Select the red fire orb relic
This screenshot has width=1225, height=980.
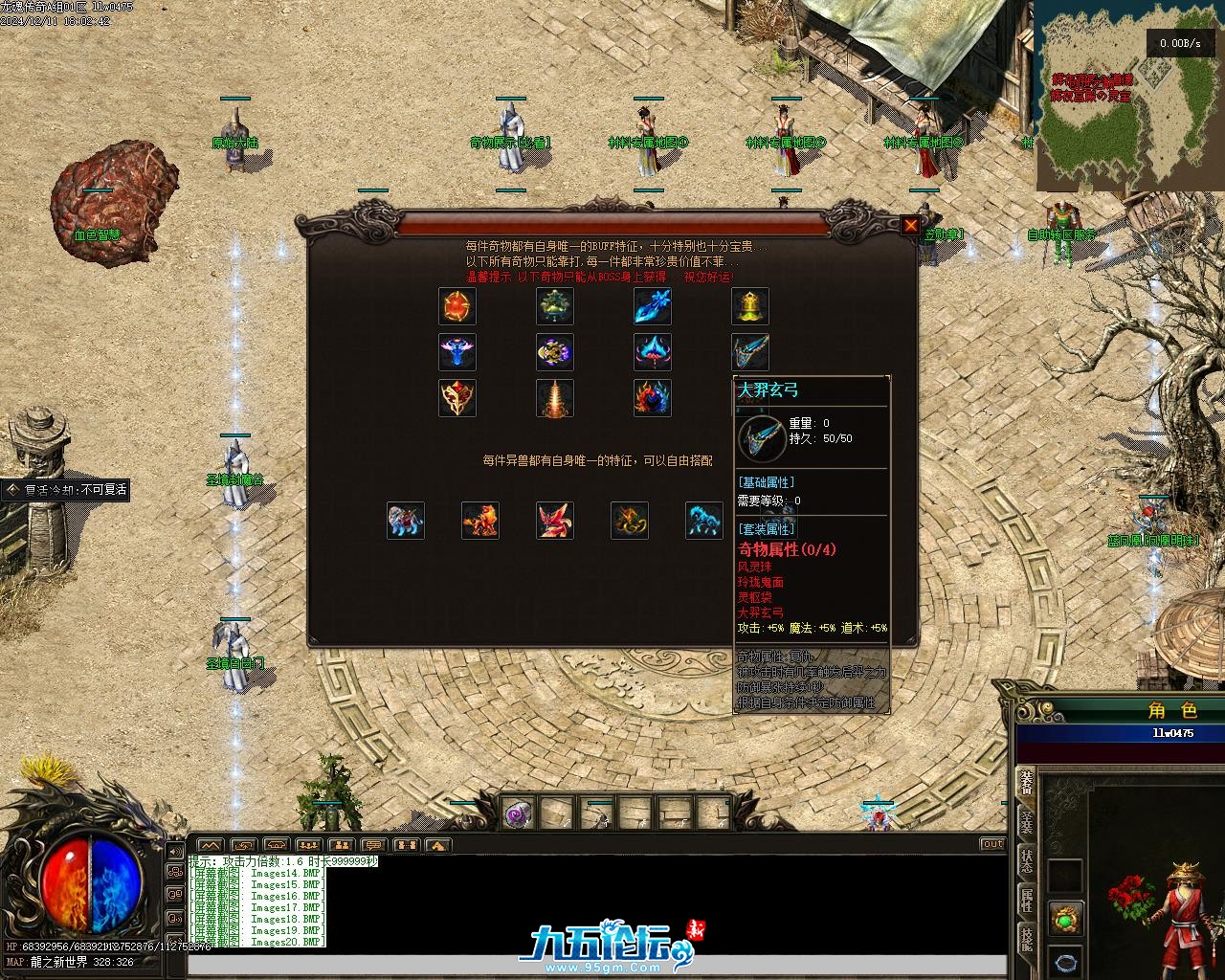coord(457,306)
